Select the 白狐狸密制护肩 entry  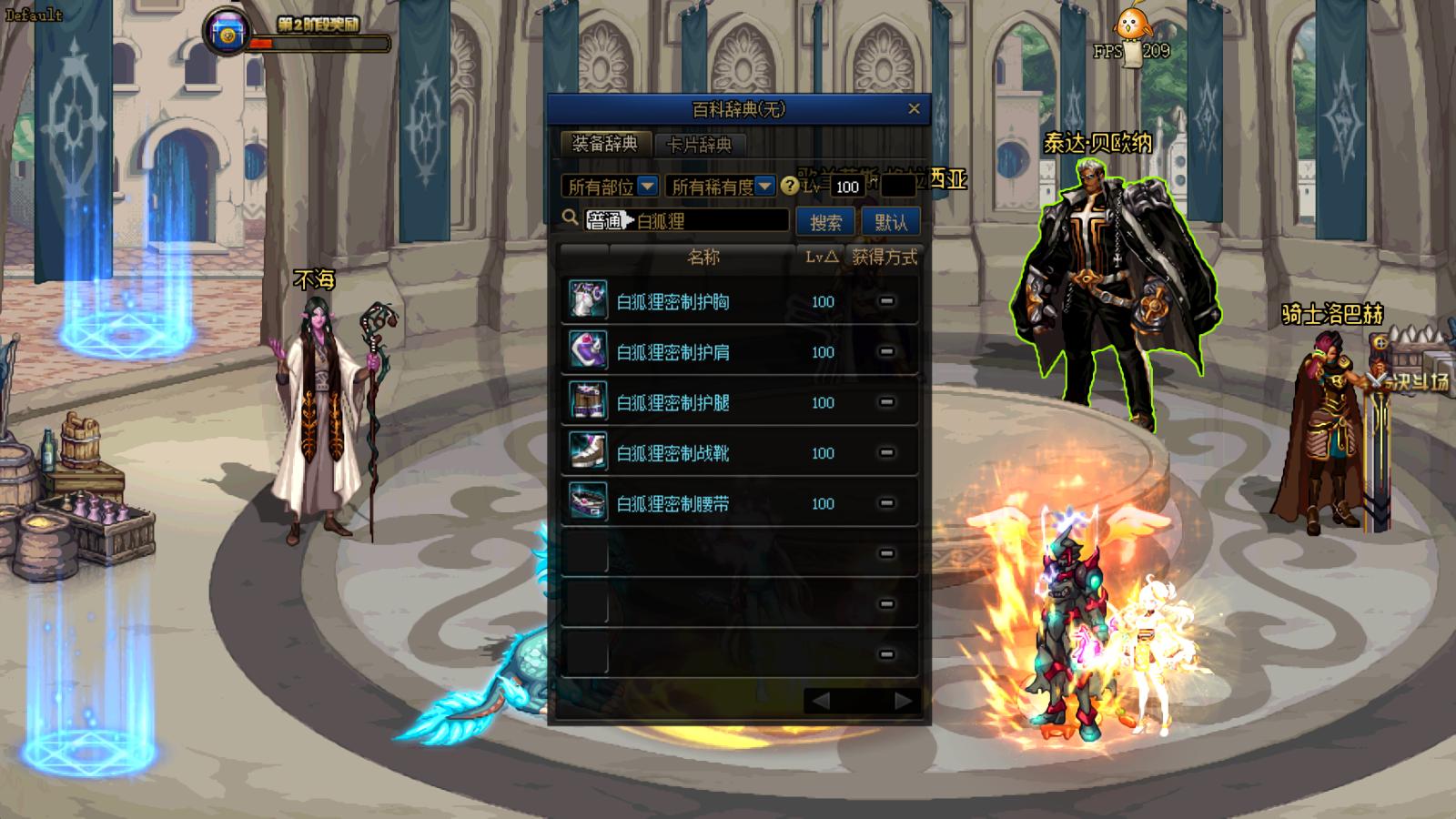pos(673,352)
